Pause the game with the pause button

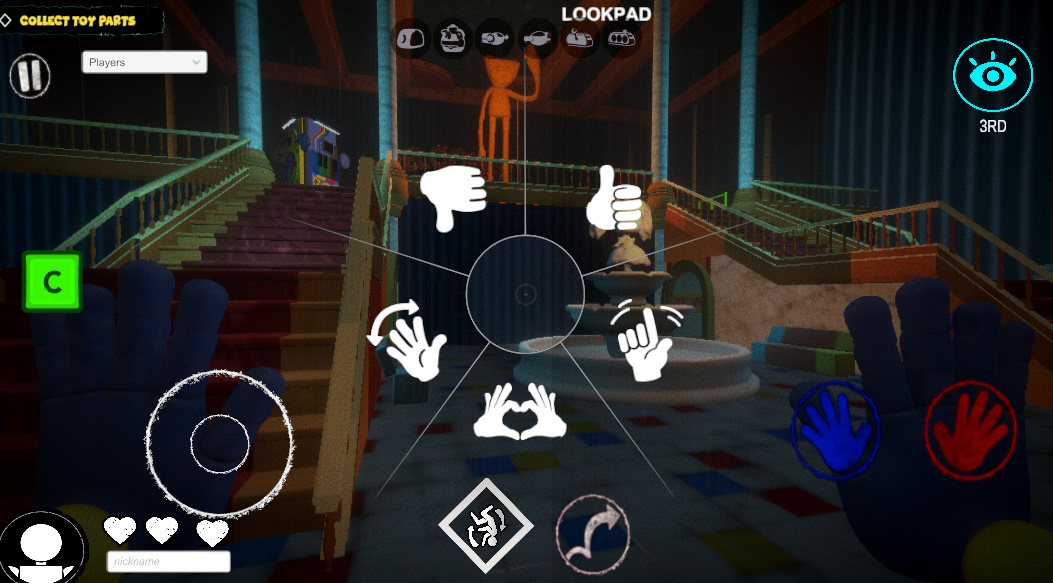click(30, 76)
